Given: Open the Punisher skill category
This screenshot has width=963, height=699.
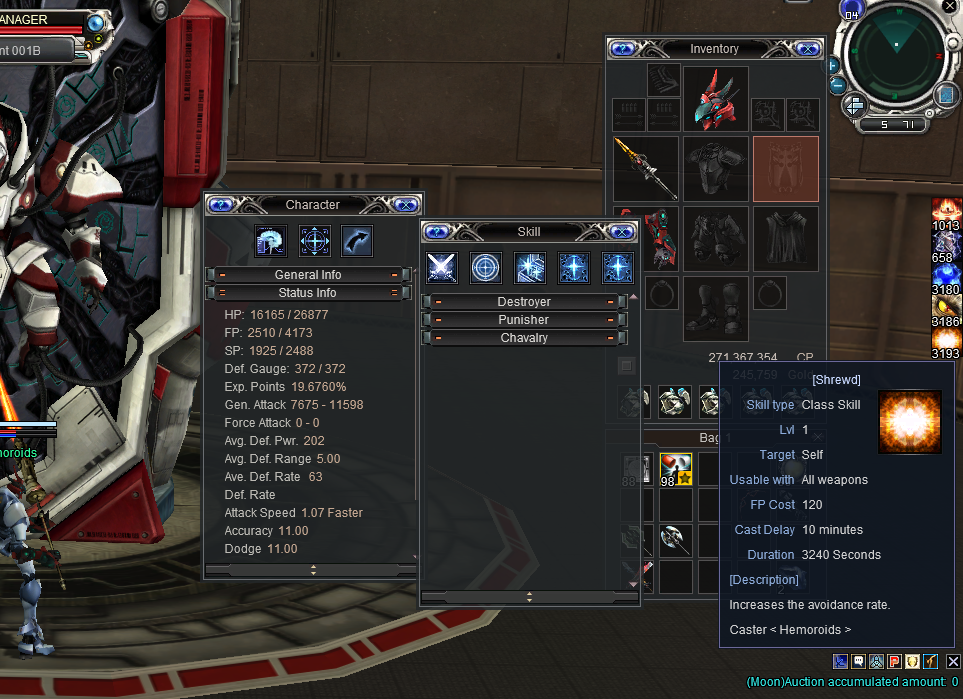Looking at the screenshot, I should pyautogui.click(x=523, y=320).
